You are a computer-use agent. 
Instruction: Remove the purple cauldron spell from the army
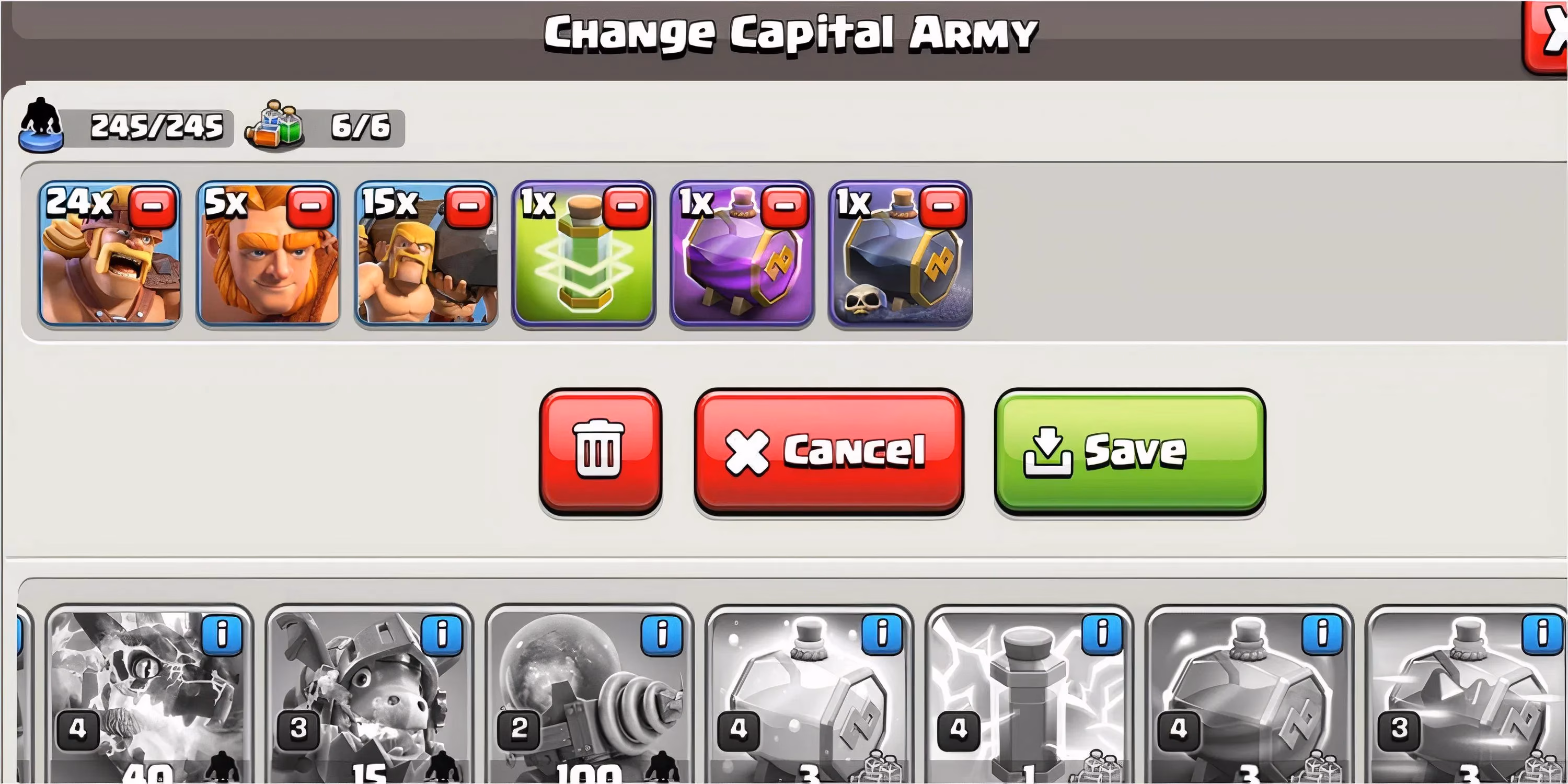click(x=784, y=207)
